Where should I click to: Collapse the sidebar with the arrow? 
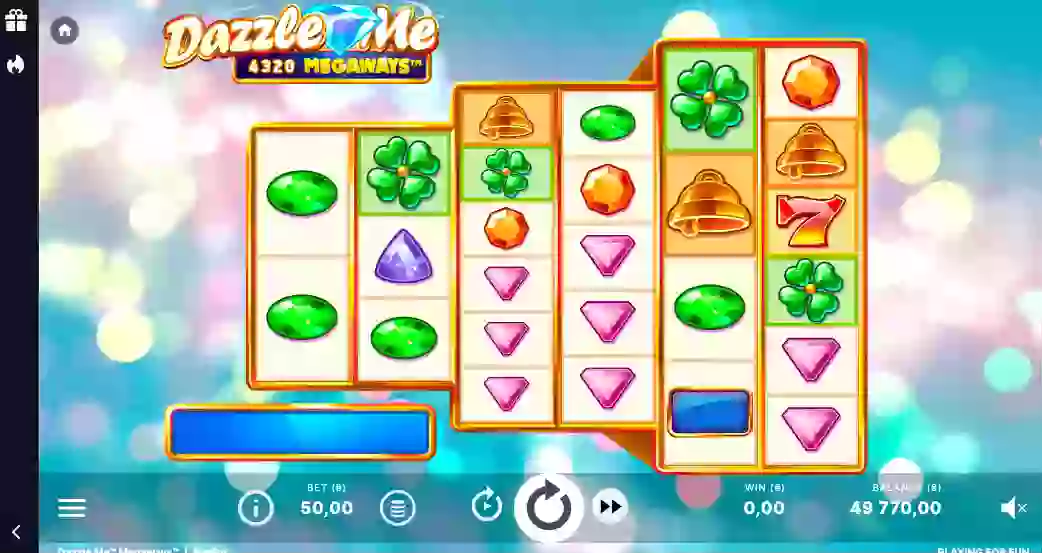tap(16, 532)
